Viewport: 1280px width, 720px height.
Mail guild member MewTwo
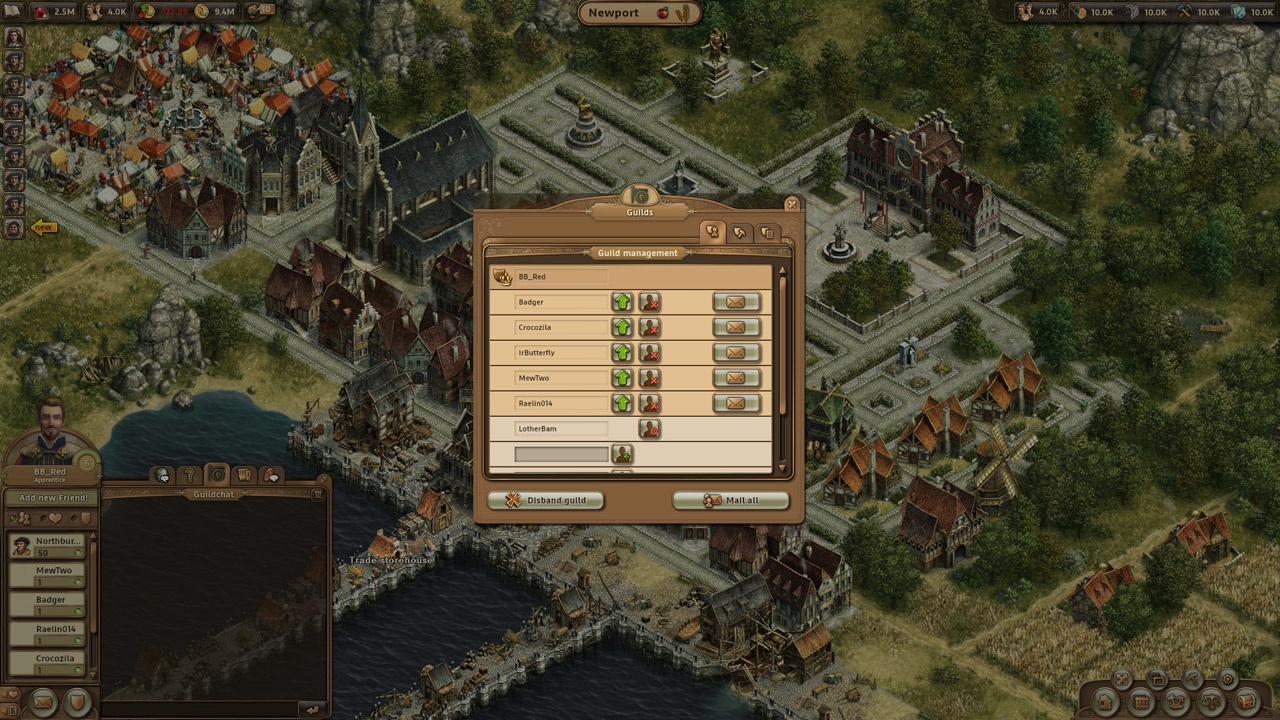[x=736, y=378]
